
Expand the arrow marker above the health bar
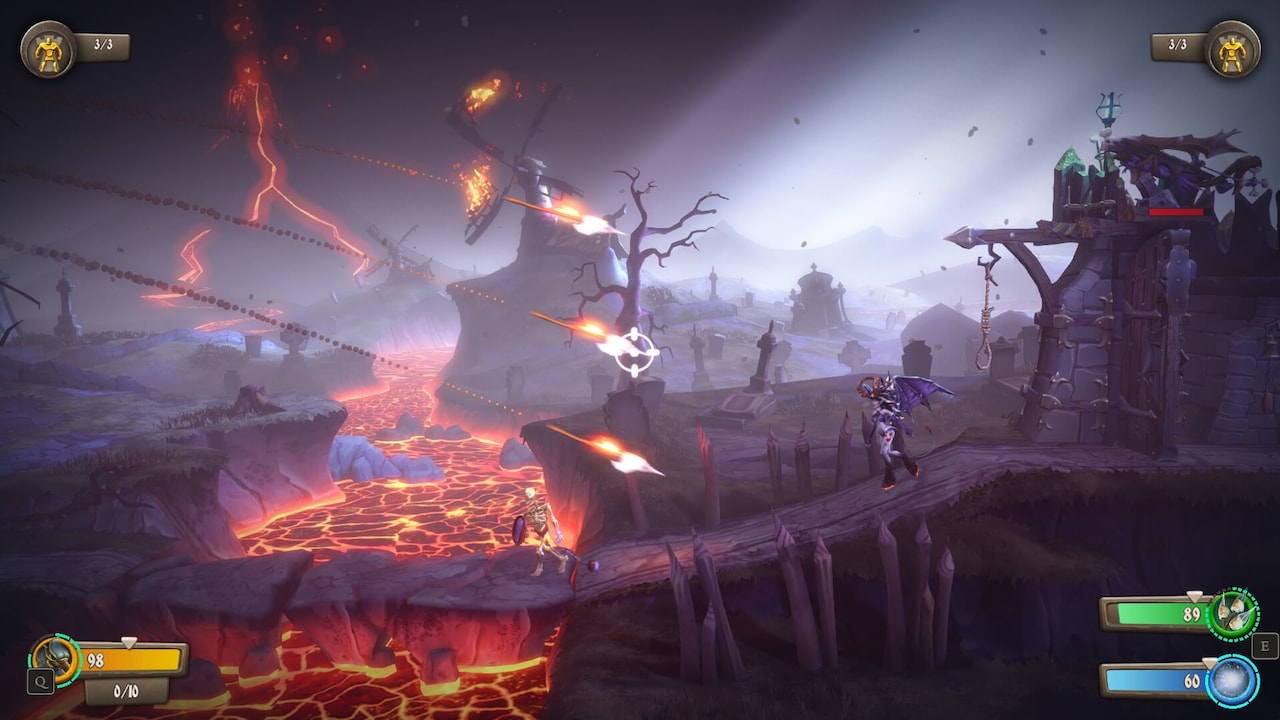[x=130, y=644]
